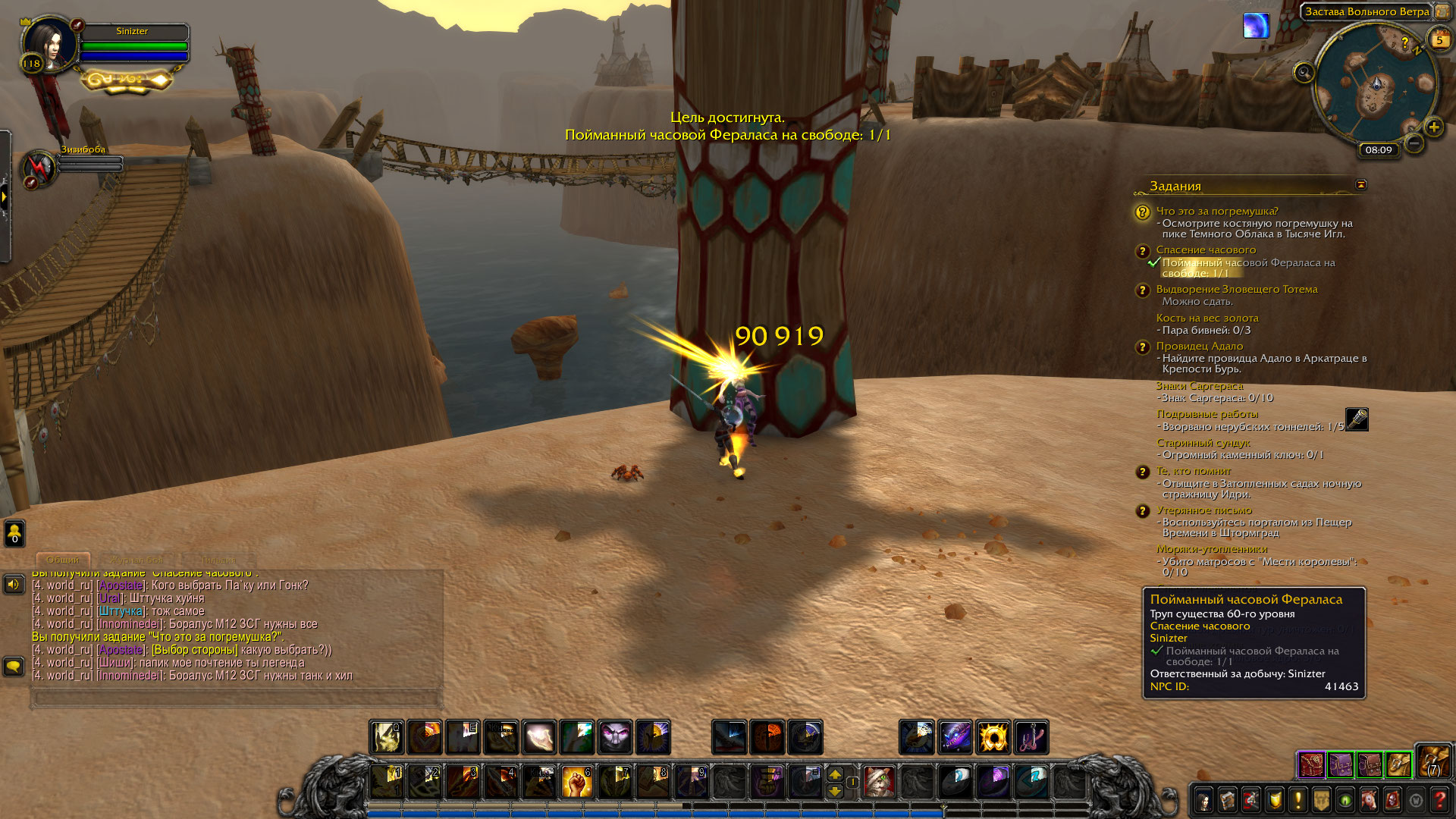Image resolution: width=1456 pixels, height=819 pixels.
Task: Open the red purple-bordered bag slot
Action: tap(1311, 764)
